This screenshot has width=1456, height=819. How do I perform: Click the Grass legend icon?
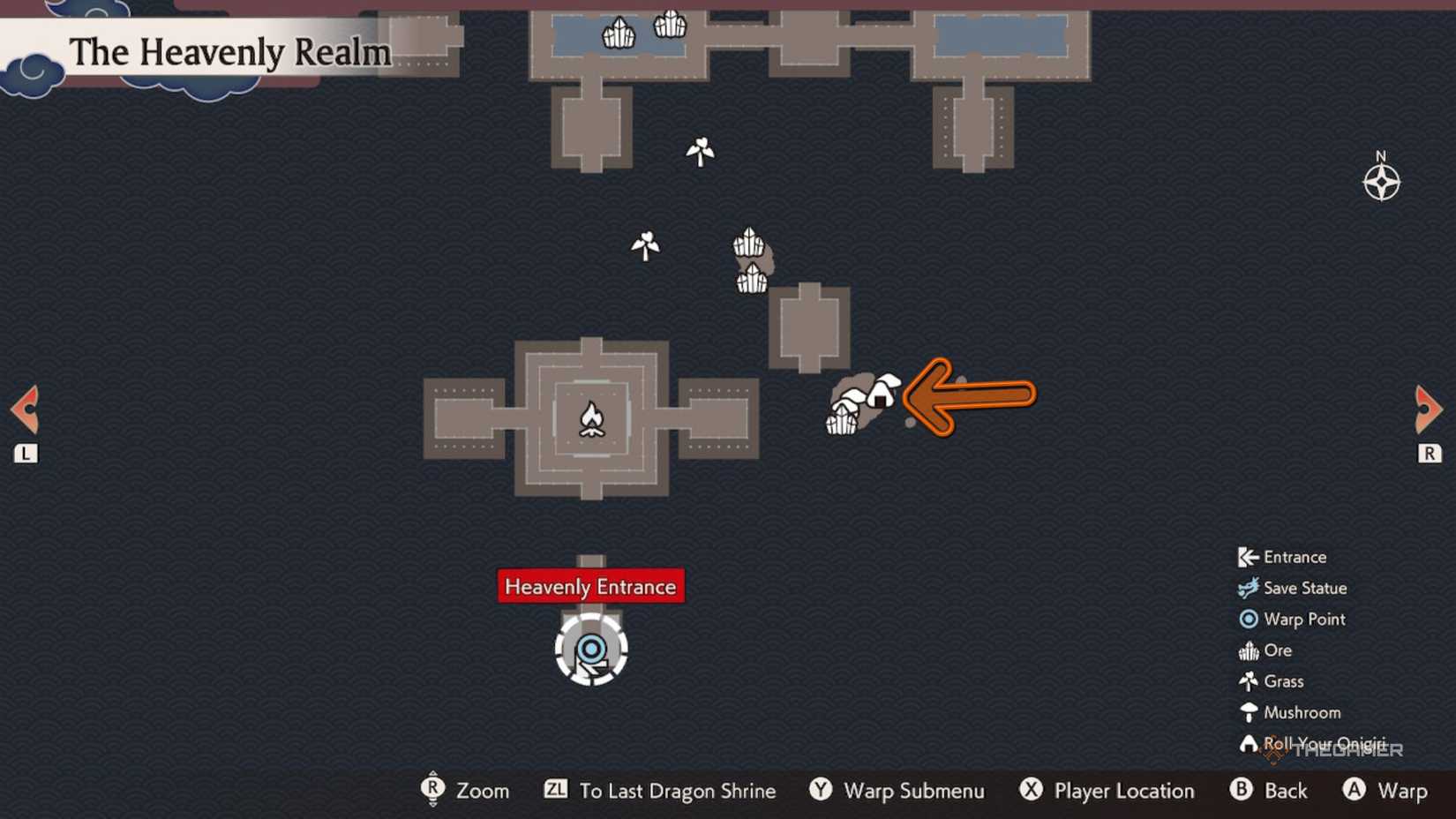pos(1250,681)
